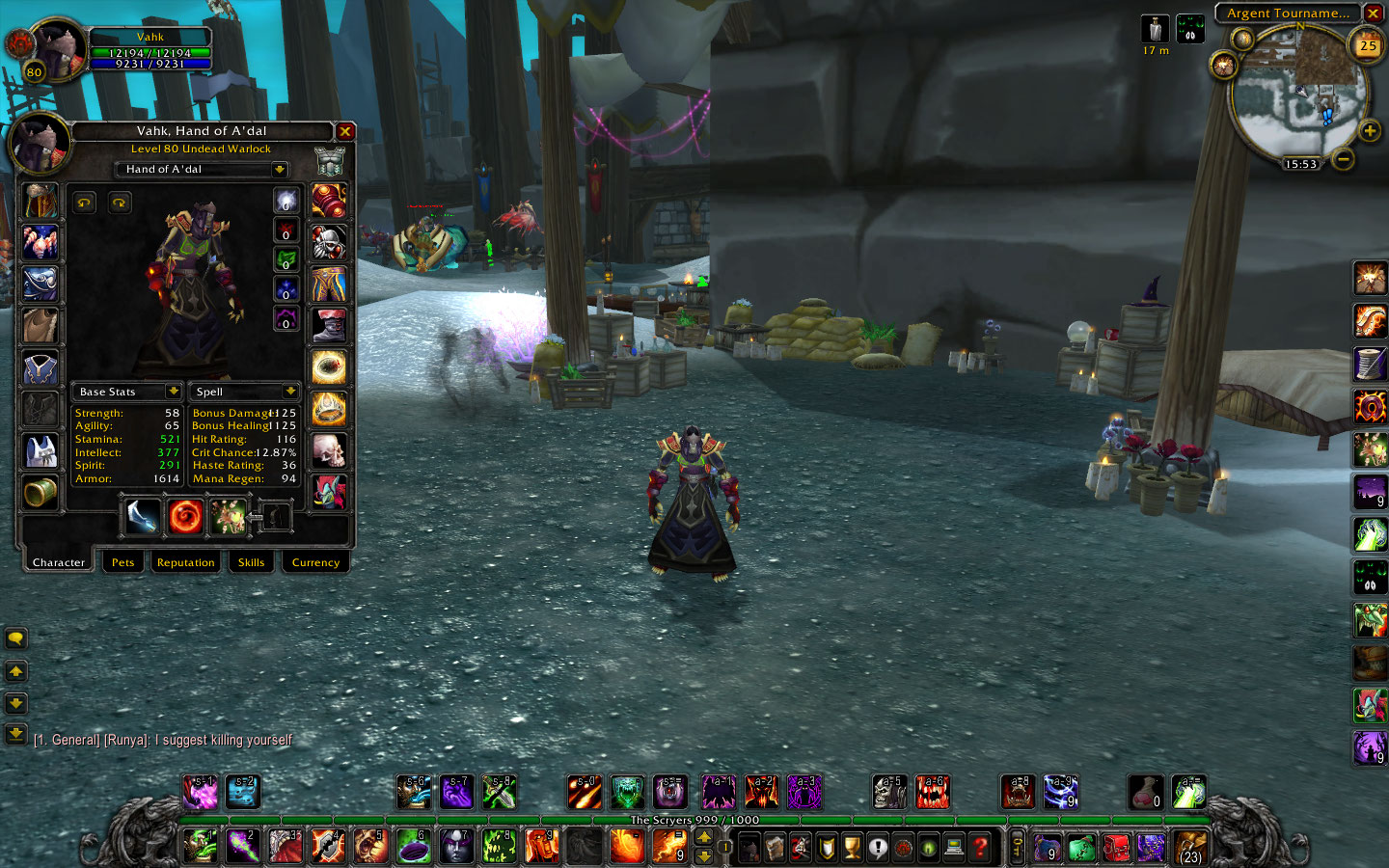This screenshot has height=868, width=1389.
Task: Zoom out the minimap
Action: pyautogui.click(x=1343, y=158)
